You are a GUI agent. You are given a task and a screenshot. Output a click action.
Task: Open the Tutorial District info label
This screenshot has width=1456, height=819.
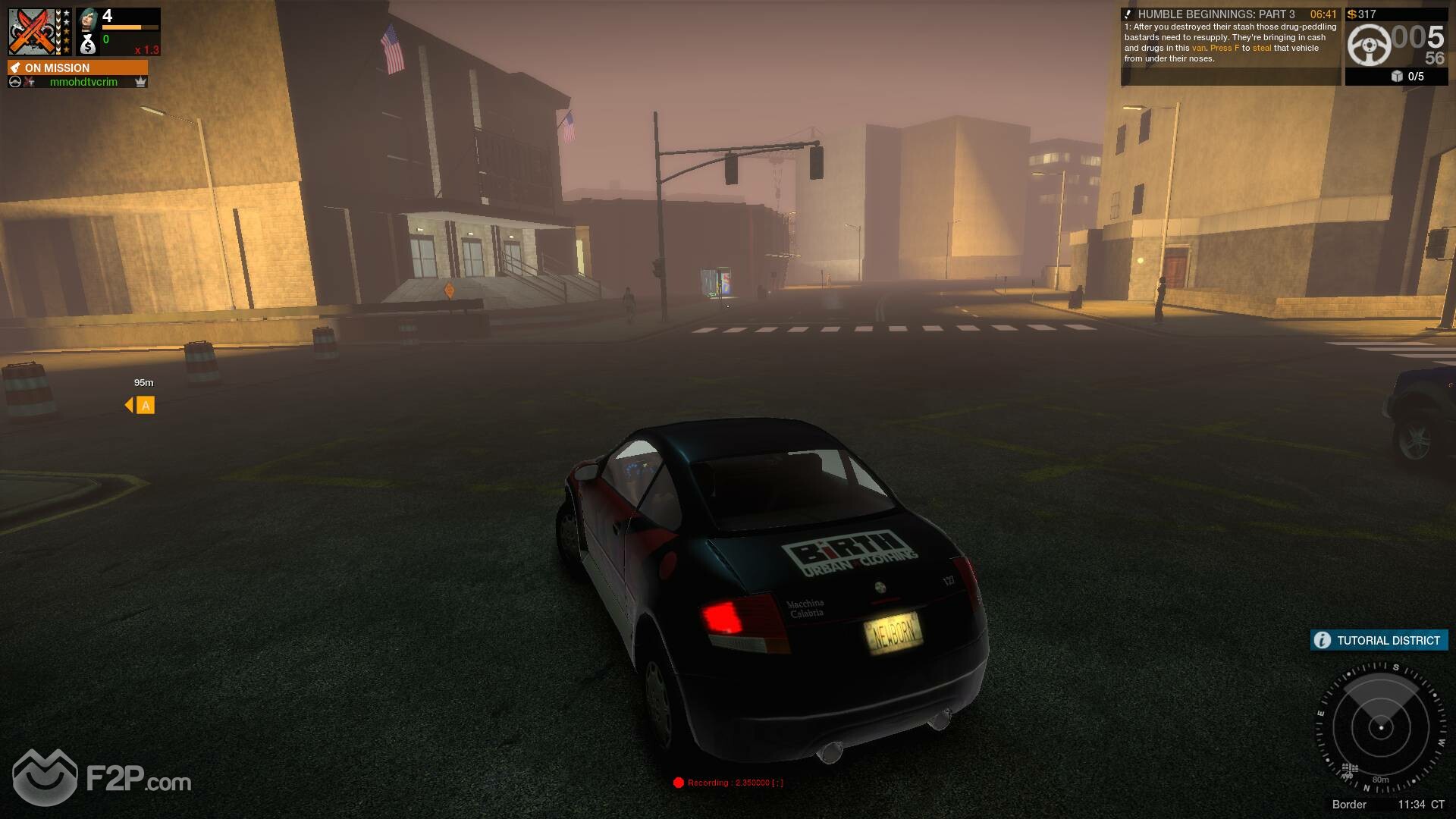click(1379, 640)
